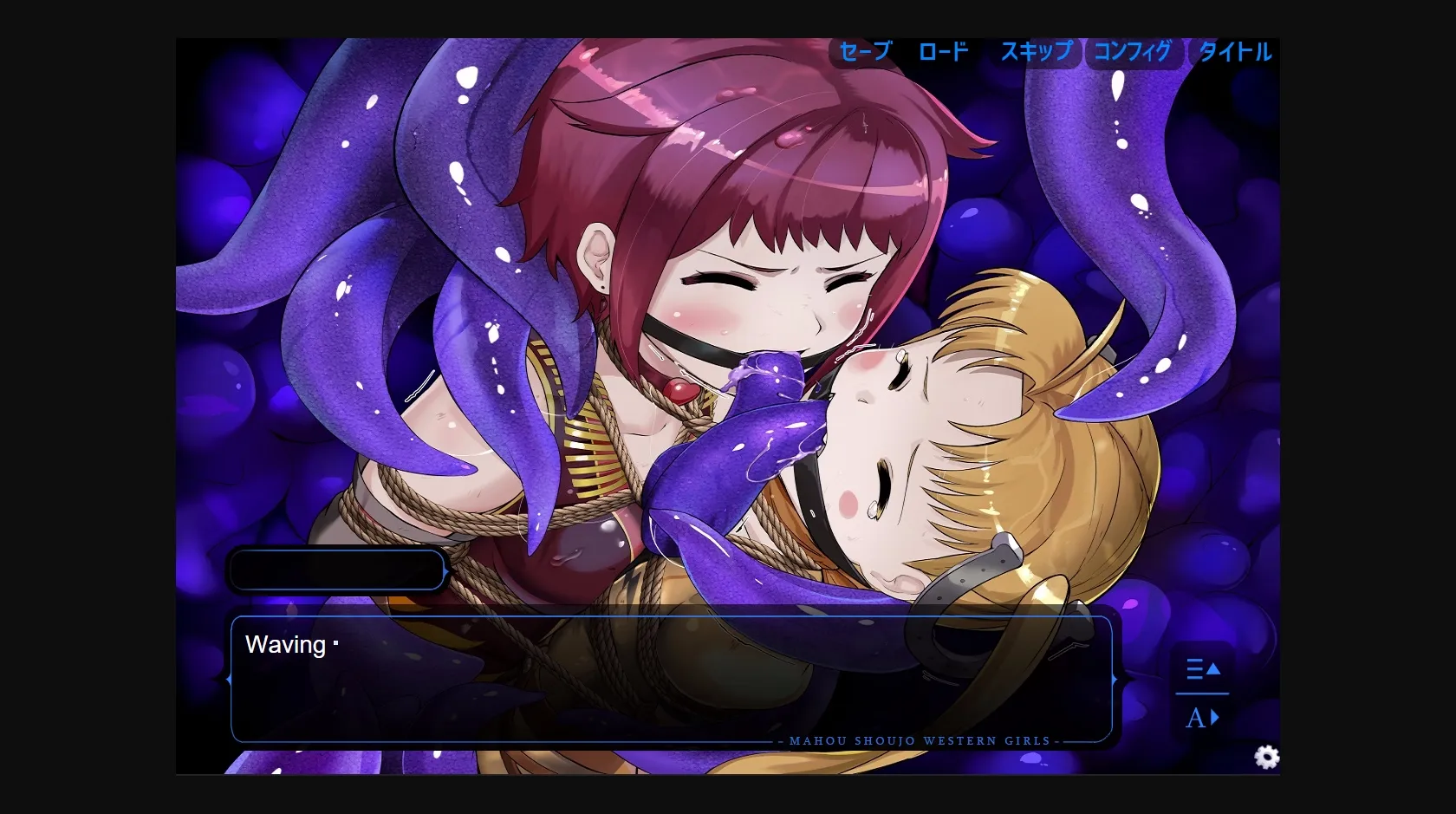Click the black letterbox area beside the game frame

pos(87,407)
